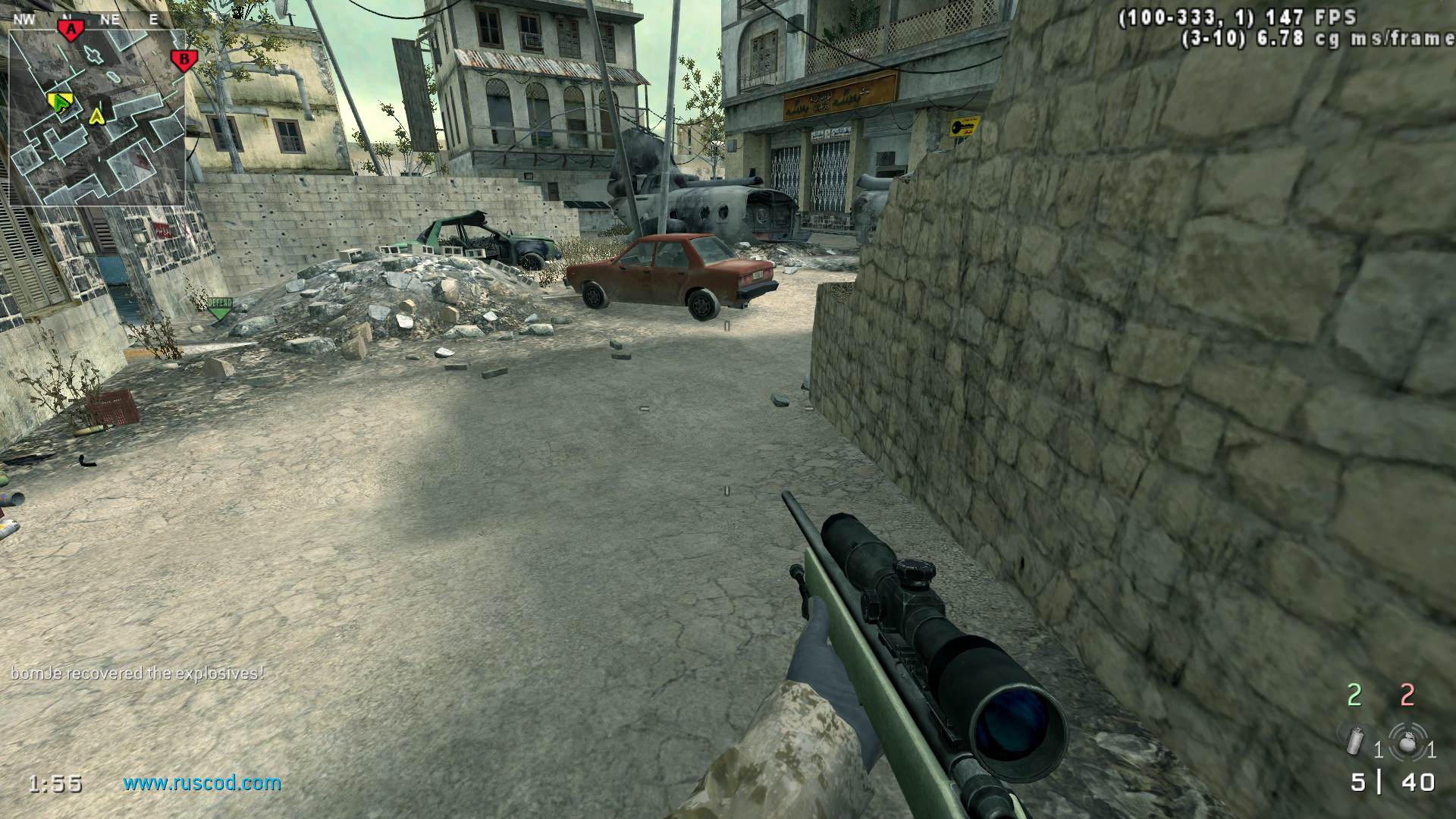This screenshot has height=819, width=1456.
Task: Select the red B objective marker on minimap
Action: [x=182, y=60]
